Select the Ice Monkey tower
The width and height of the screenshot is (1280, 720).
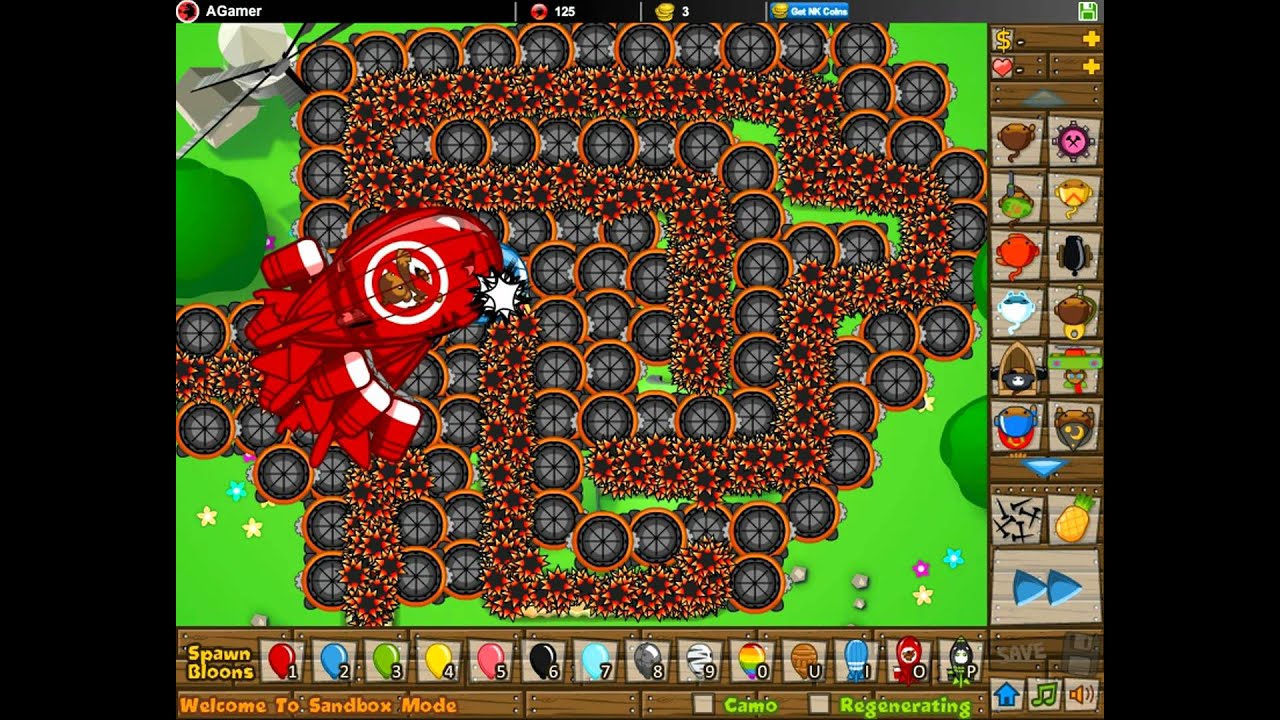[1018, 312]
